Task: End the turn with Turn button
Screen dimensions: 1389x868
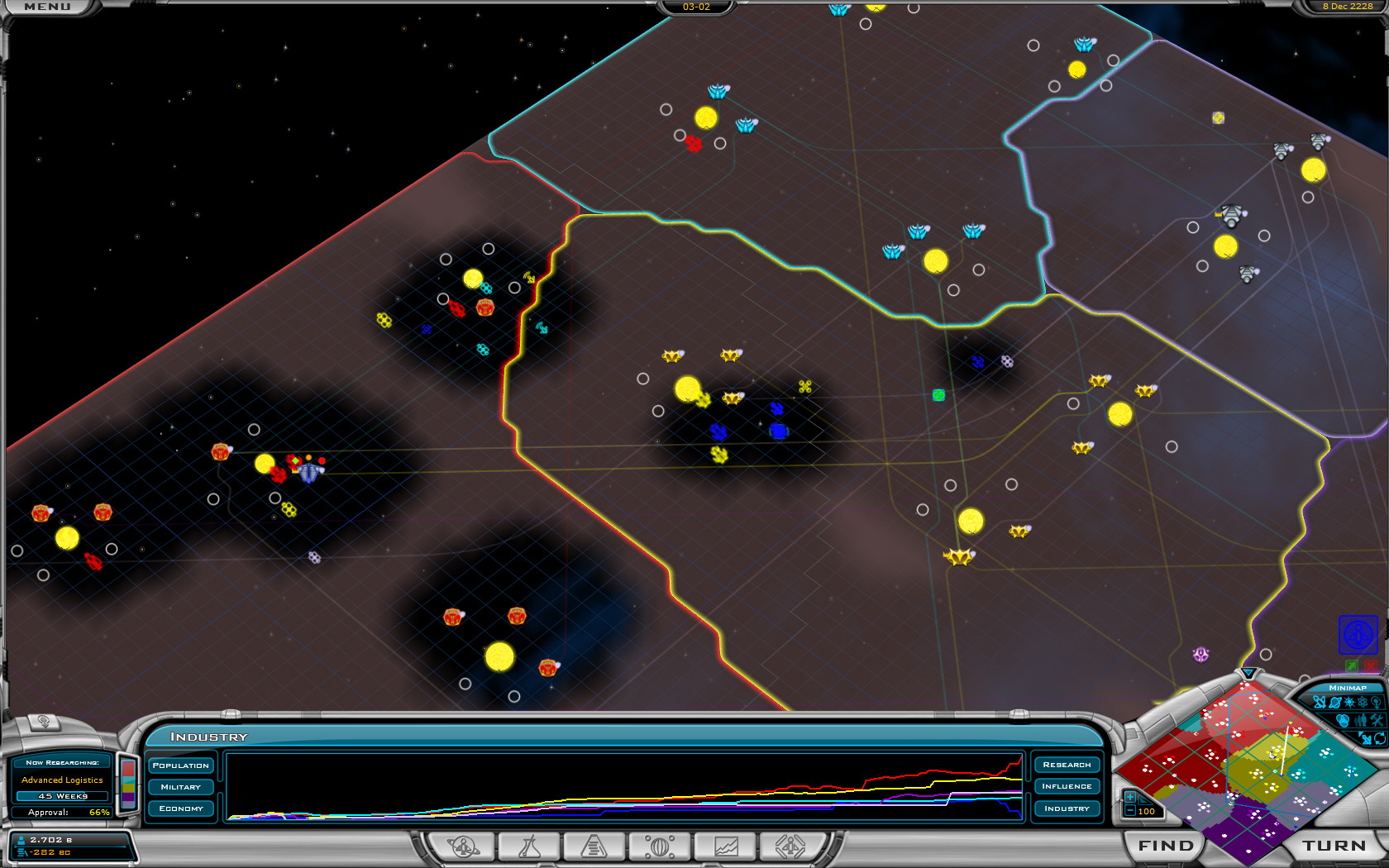Action: [1334, 846]
